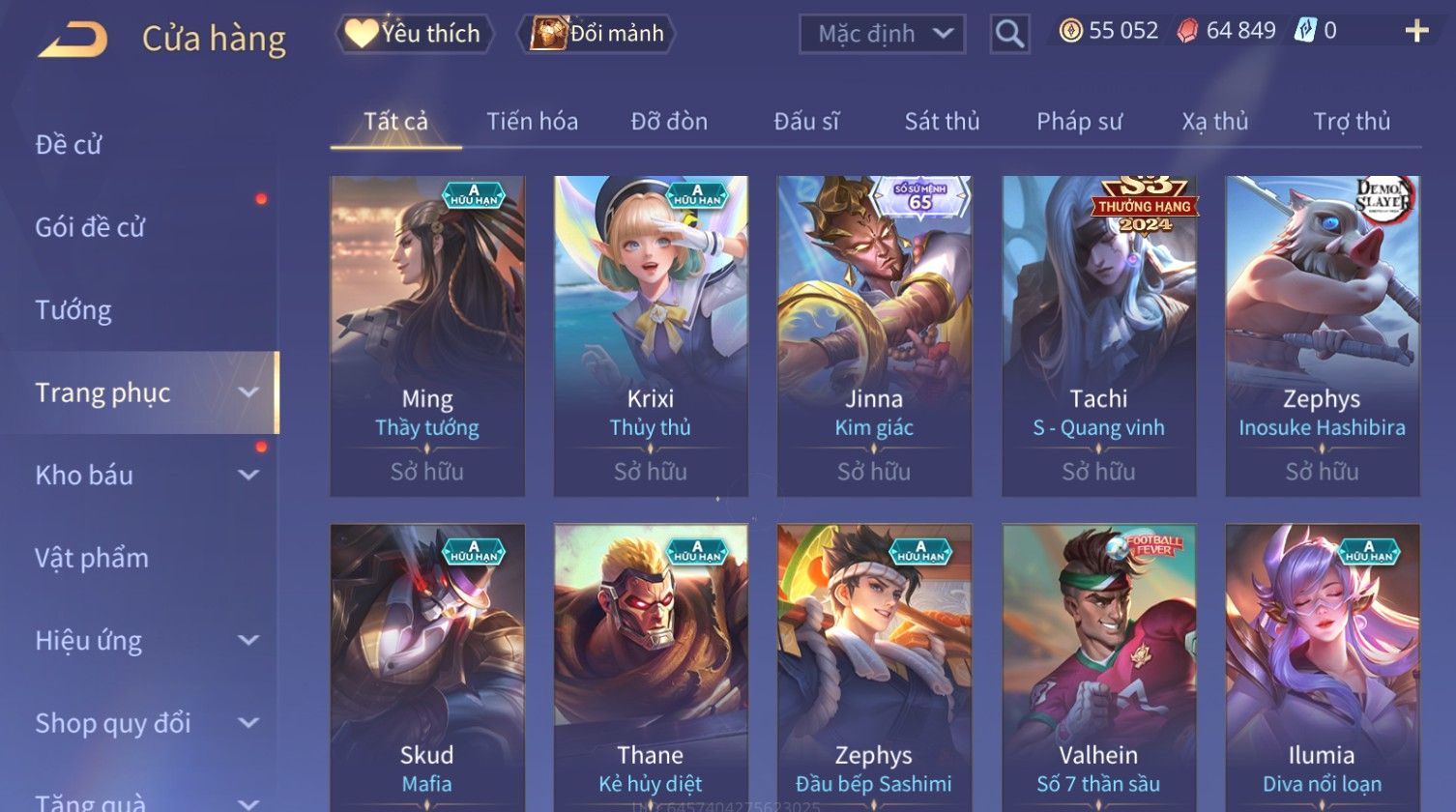View Zephys Inosuke Hashibira skin card
This screenshot has height=812, width=1456.
tap(1322, 335)
